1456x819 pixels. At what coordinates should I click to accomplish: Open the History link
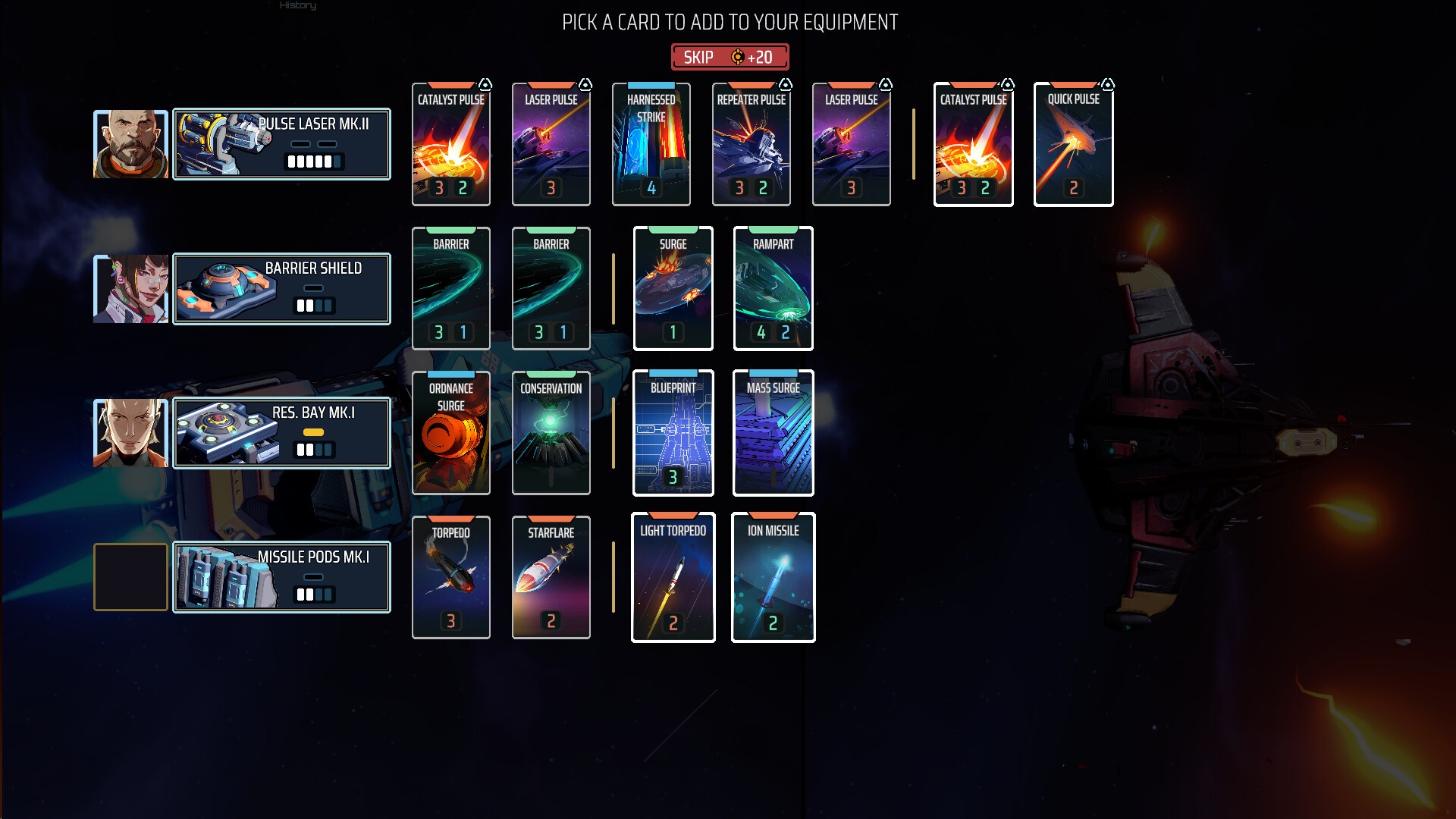(297, 5)
